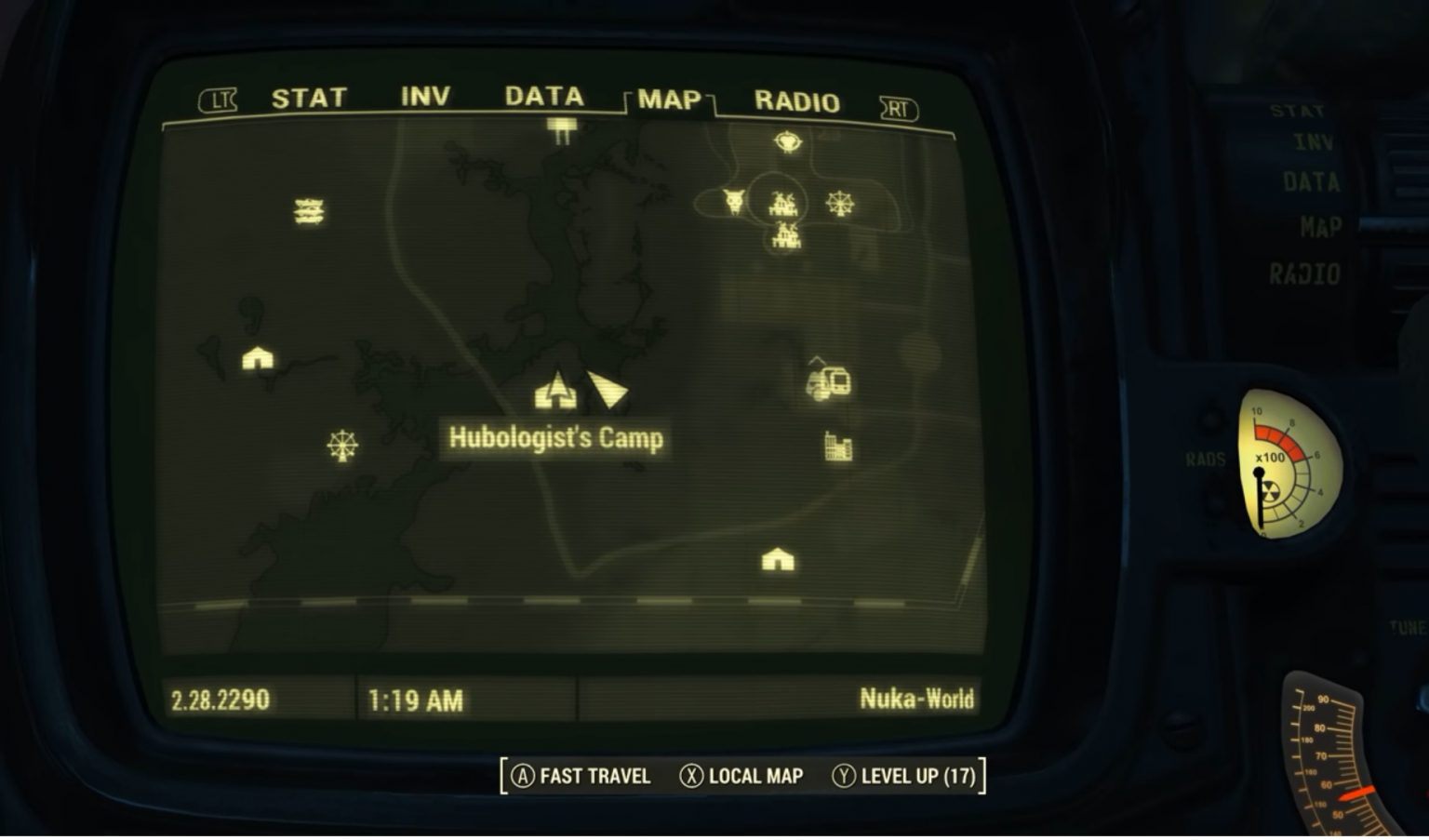Click the ferris wheel park icon on the left
The image size is (1429, 840).
(342, 445)
